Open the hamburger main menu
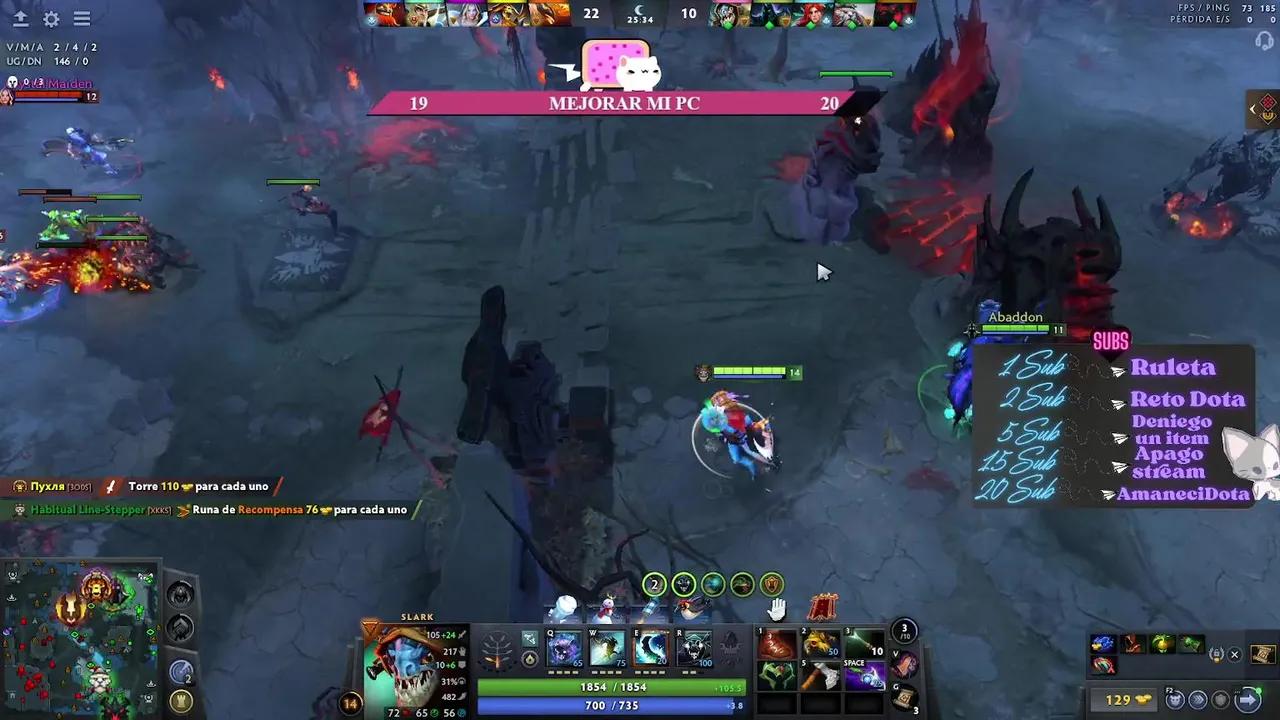The height and width of the screenshot is (720, 1280). [82, 18]
